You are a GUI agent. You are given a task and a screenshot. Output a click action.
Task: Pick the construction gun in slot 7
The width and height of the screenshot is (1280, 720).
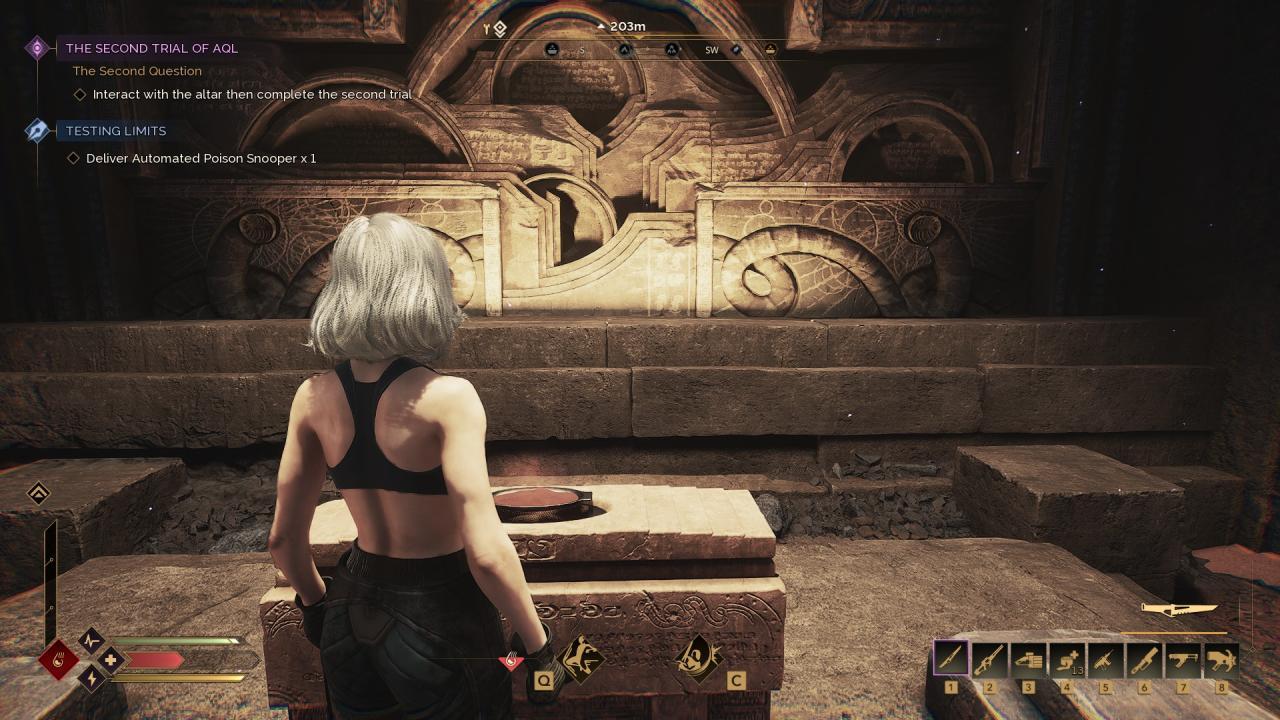pyautogui.click(x=1183, y=659)
